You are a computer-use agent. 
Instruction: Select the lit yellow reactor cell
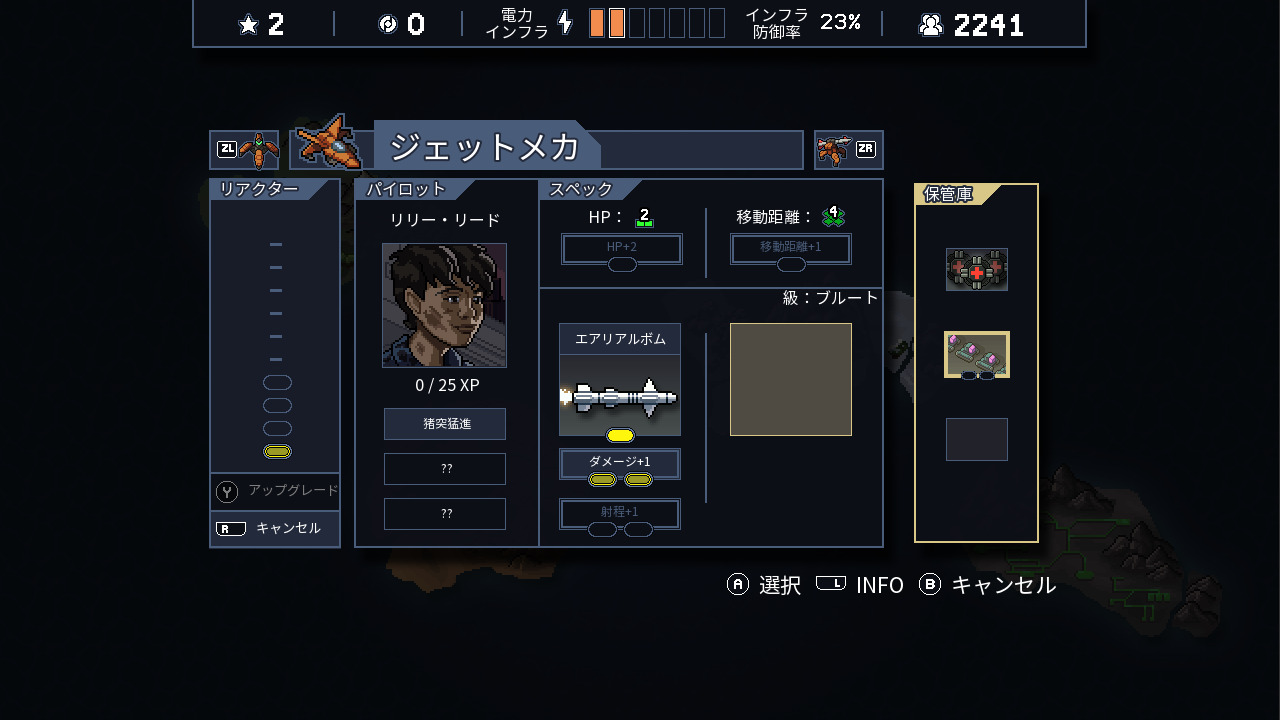tap(277, 452)
